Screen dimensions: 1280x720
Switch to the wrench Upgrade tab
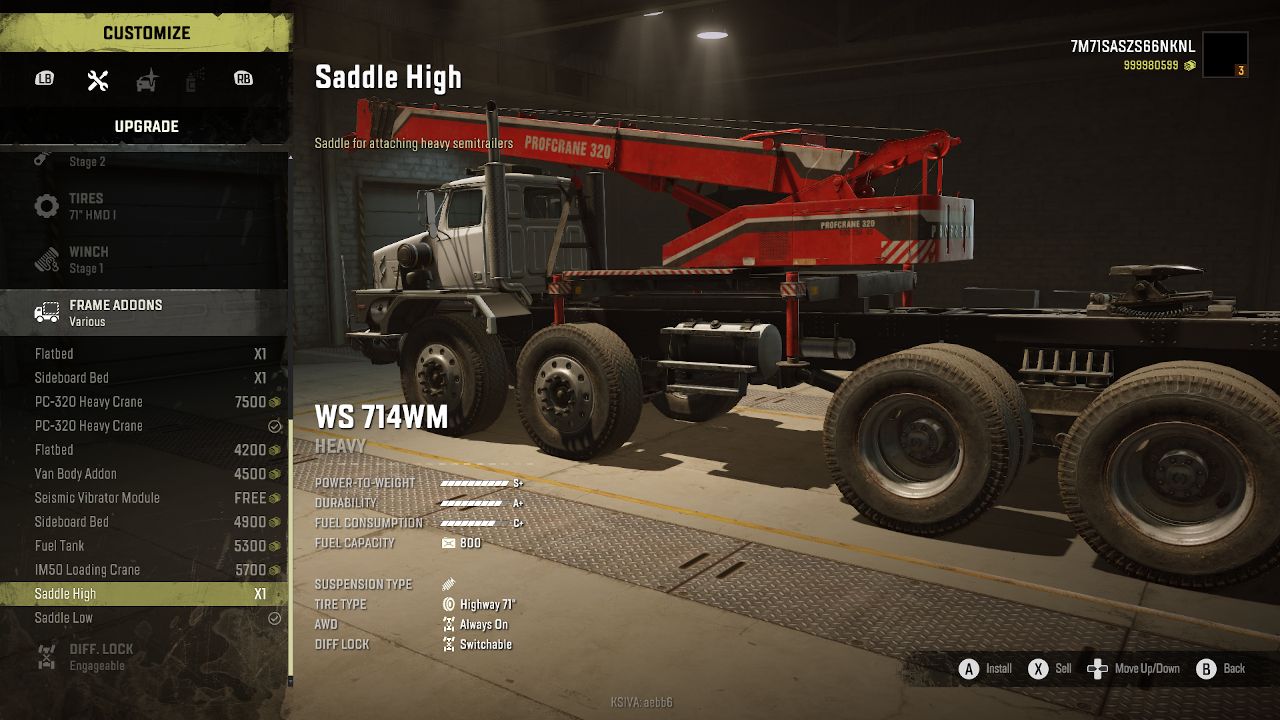[98, 80]
